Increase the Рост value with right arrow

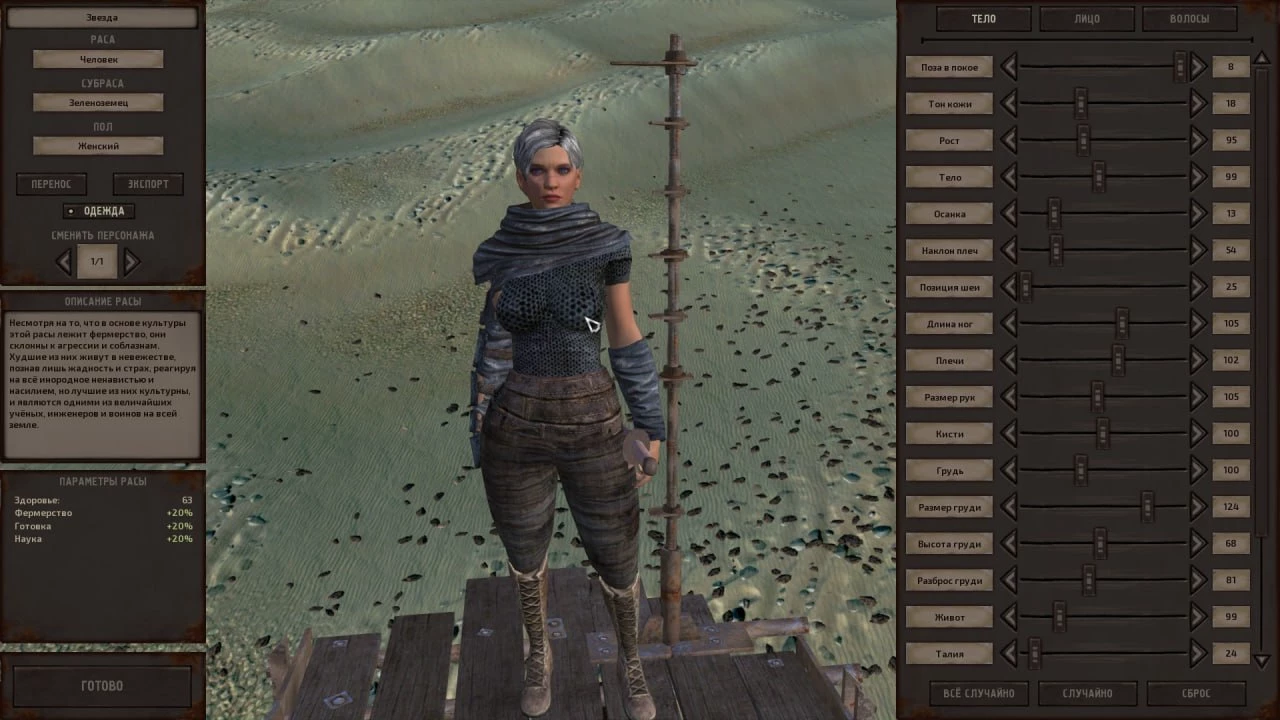(1198, 140)
